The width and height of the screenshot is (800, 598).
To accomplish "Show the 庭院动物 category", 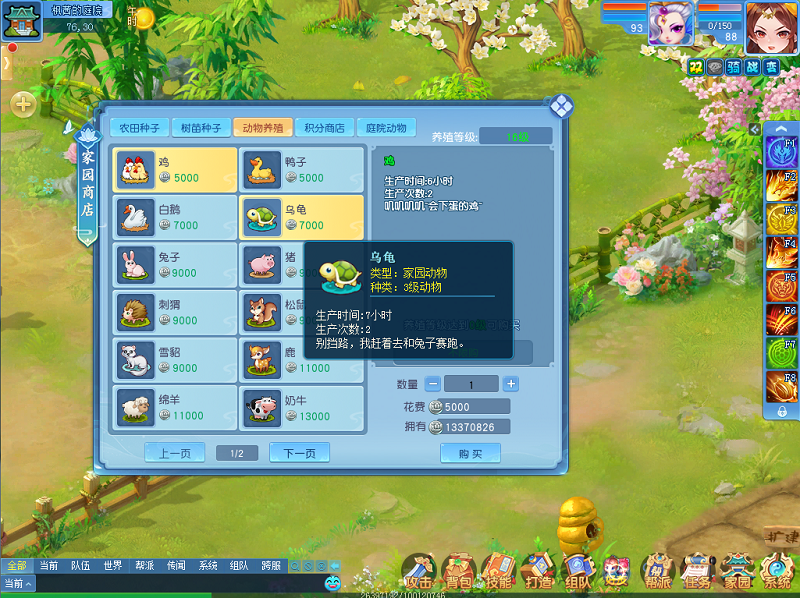I will 386,128.
